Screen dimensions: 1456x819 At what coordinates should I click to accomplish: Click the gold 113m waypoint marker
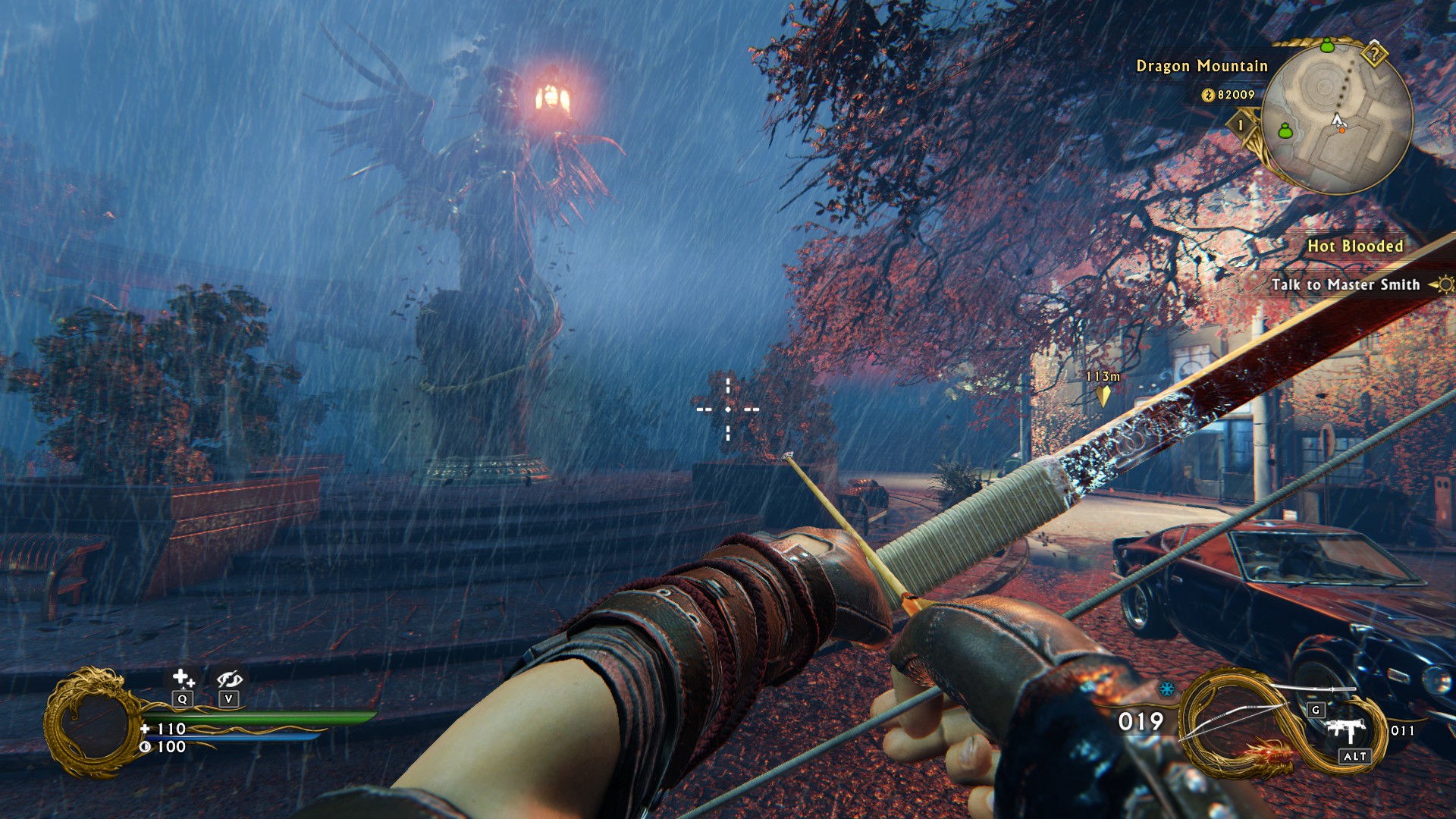(x=1103, y=394)
